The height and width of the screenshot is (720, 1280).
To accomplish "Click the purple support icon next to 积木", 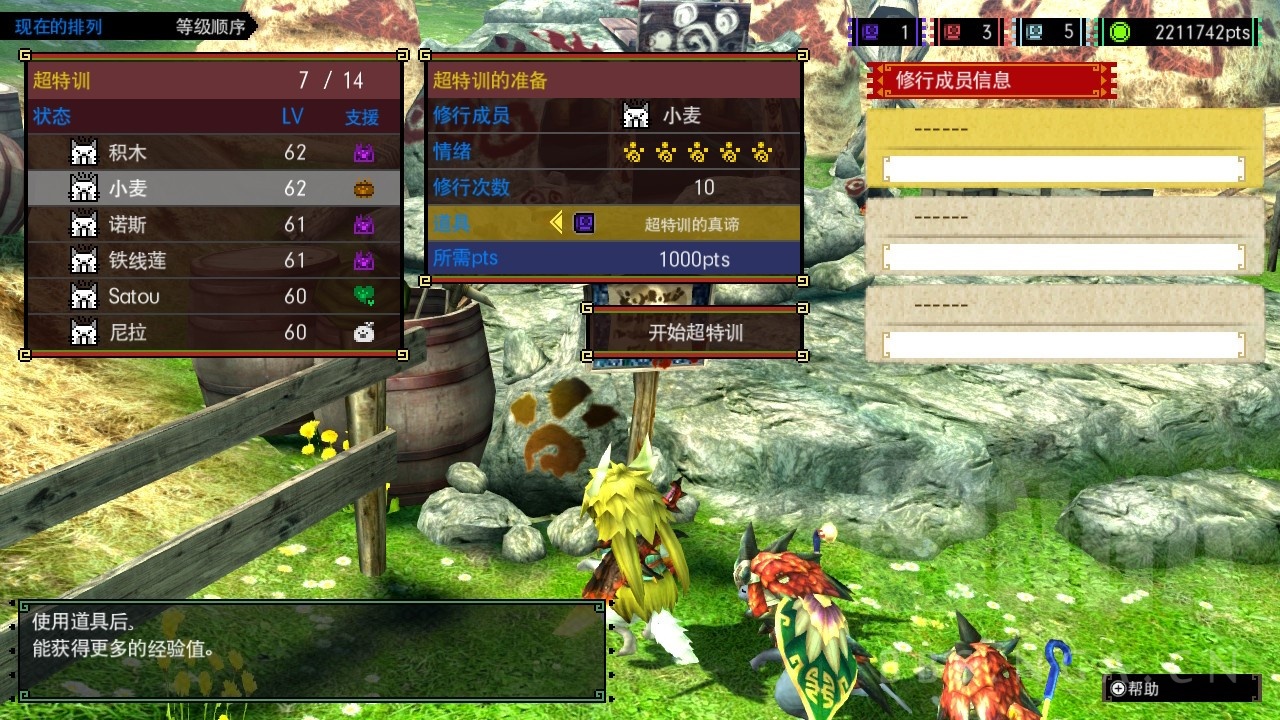I will click(x=365, y=151).
